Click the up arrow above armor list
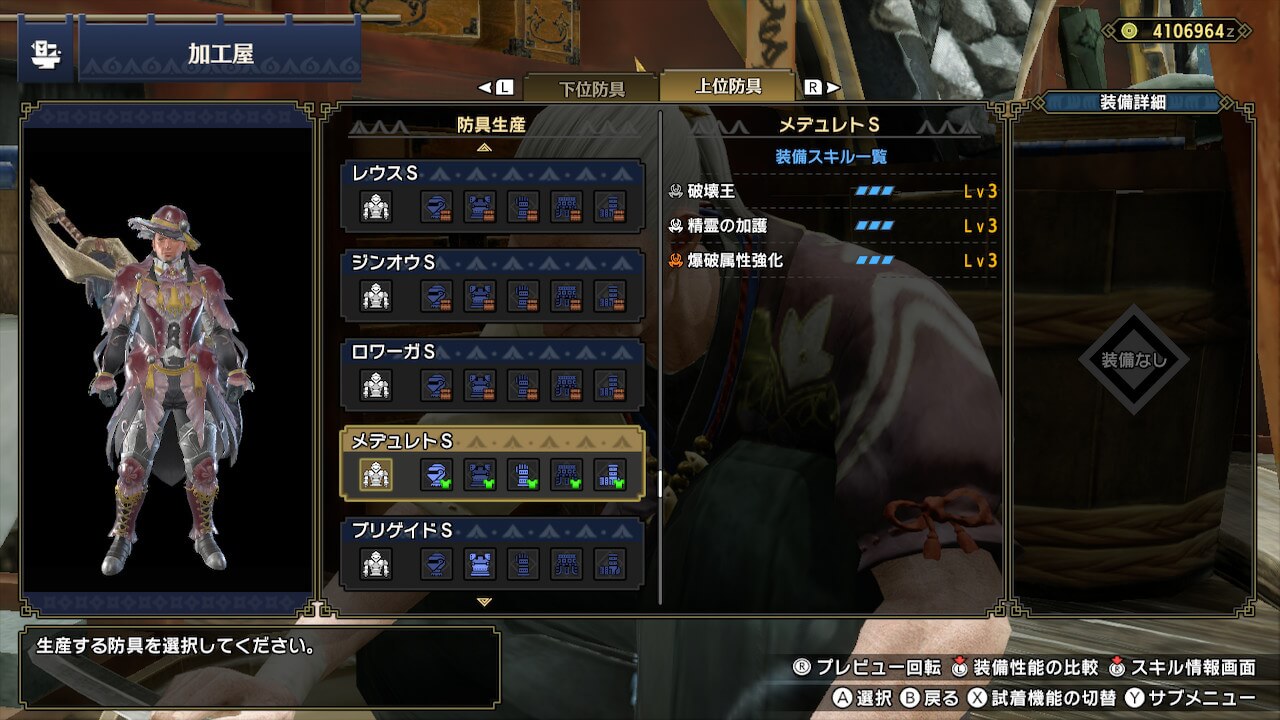This screenshot has height=720, width=1280. 485,147
